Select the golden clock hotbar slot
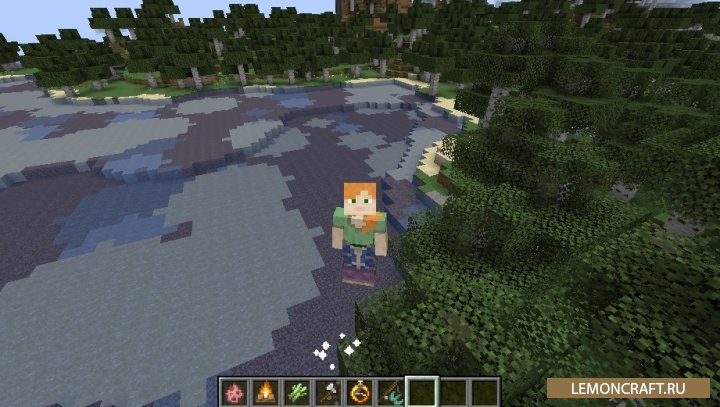 pos(360,391)
